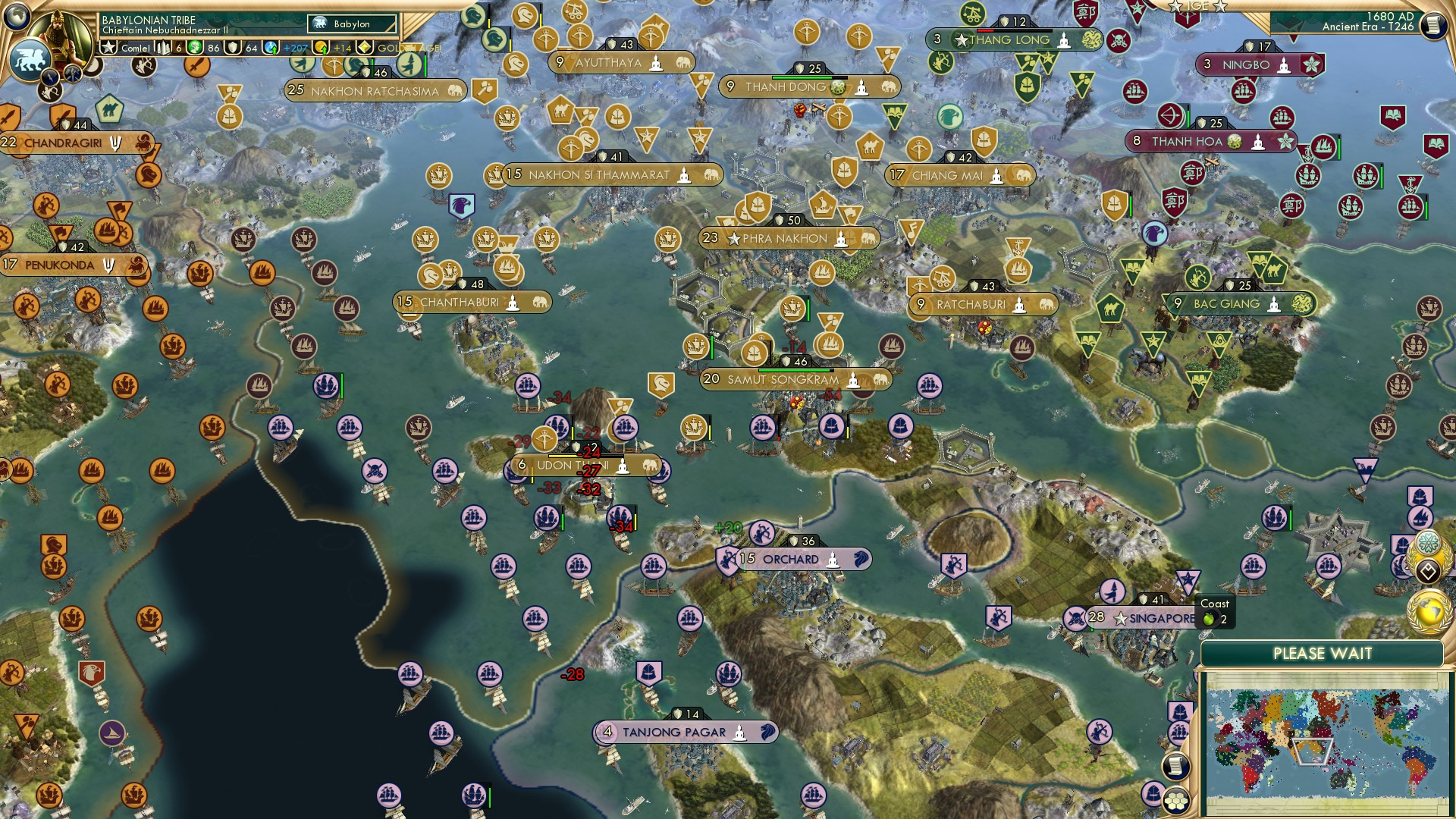The image size is (1456, 819).
Task: Click the city count icon showing 6
Action: (164, 49)
